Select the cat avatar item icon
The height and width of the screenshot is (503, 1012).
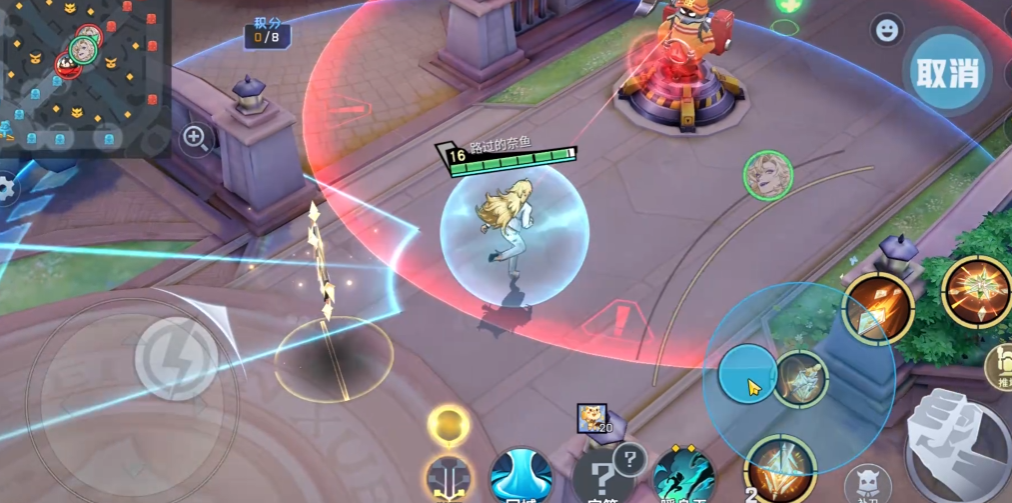(x=591, y=418)
